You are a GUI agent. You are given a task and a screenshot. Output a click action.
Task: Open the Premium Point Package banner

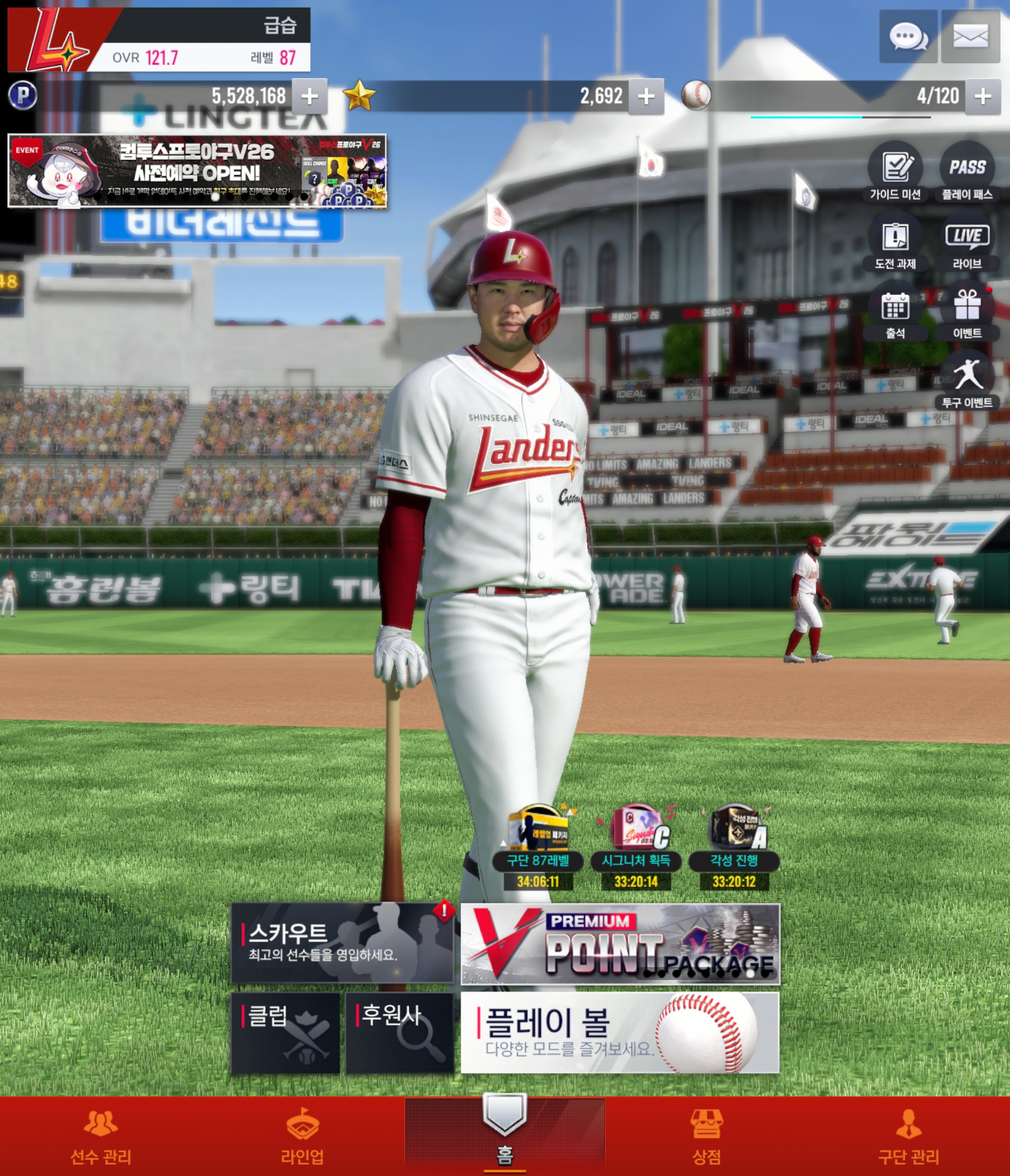[620, 945]
